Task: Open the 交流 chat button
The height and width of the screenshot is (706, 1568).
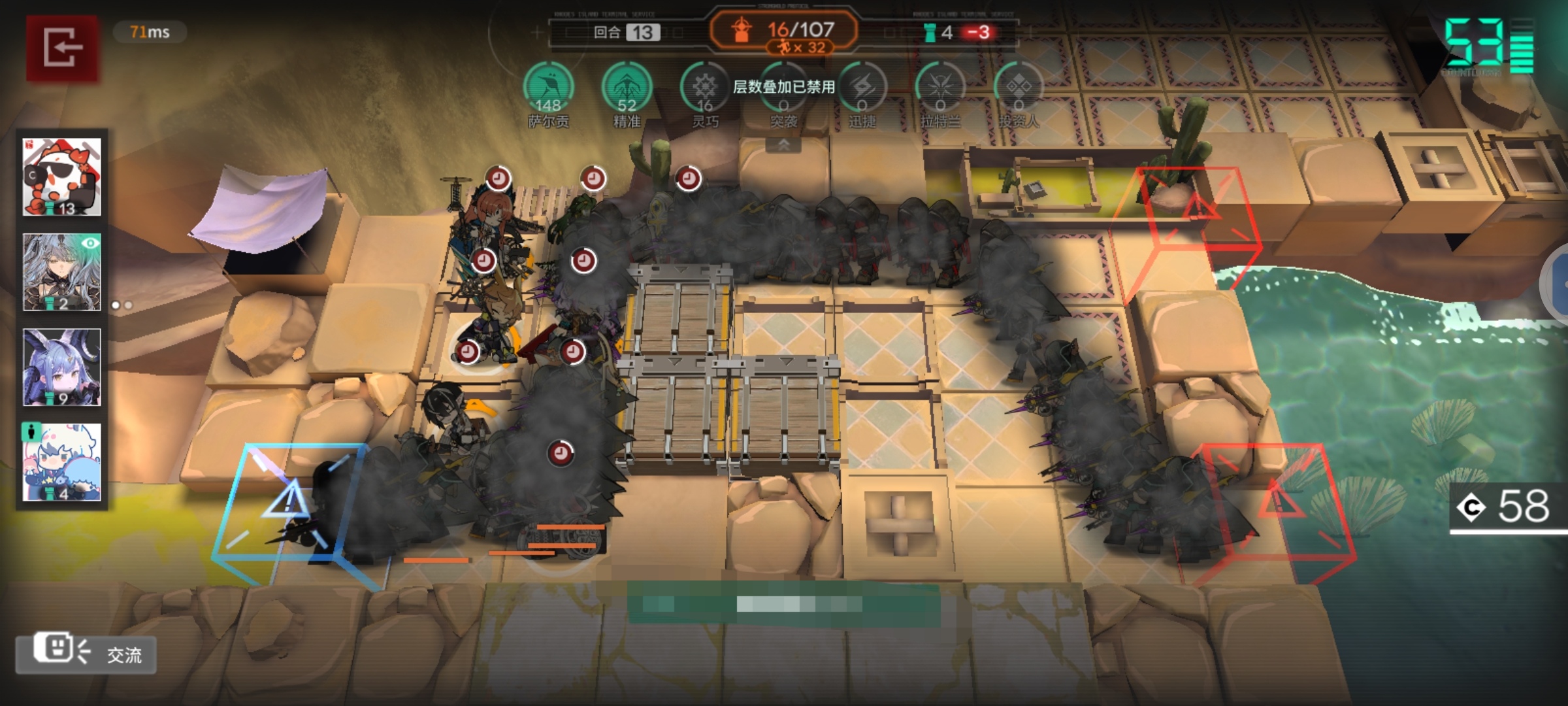Action: [86, 653]
